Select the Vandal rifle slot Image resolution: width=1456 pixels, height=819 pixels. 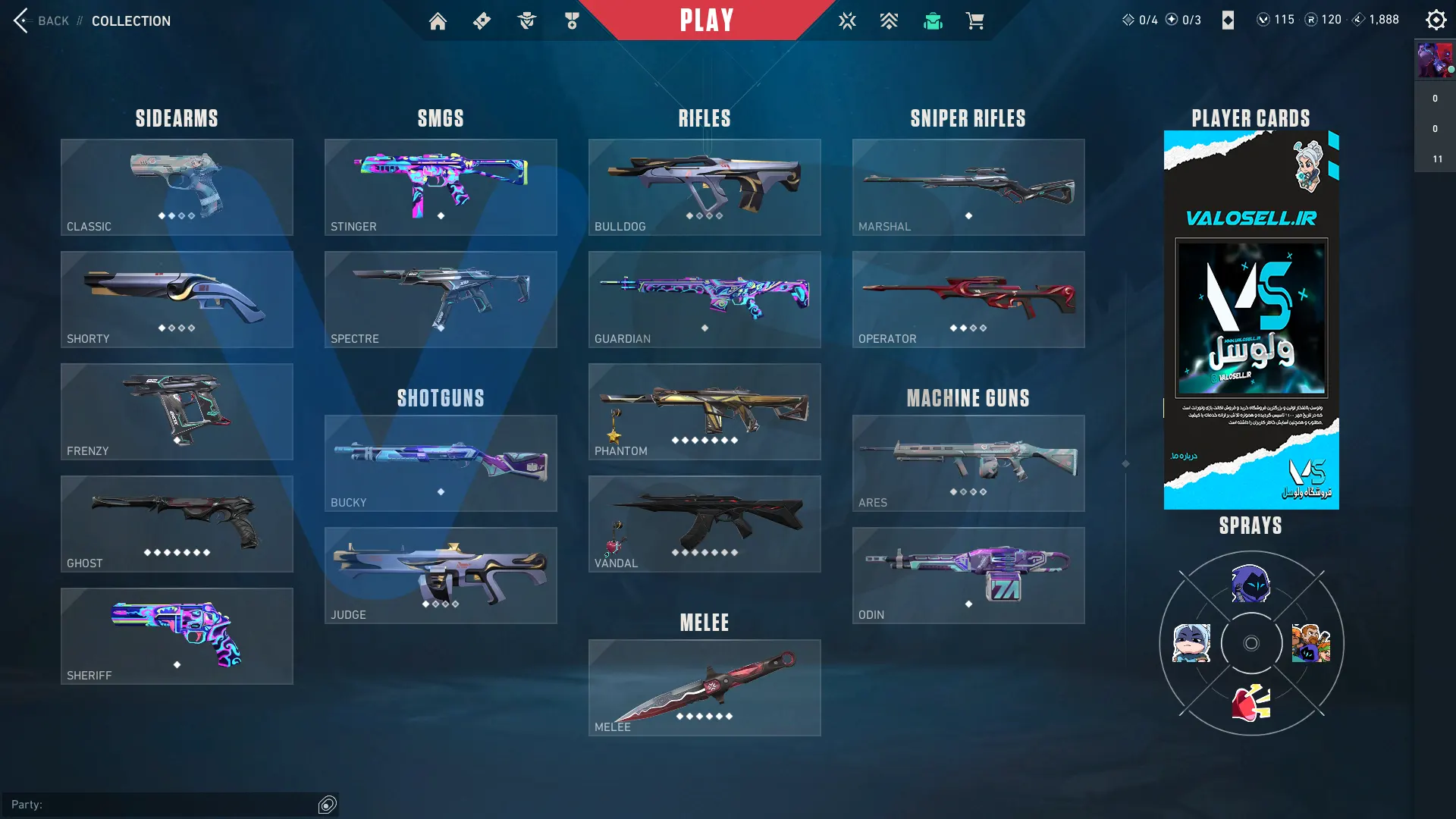(x=704, y=523)
